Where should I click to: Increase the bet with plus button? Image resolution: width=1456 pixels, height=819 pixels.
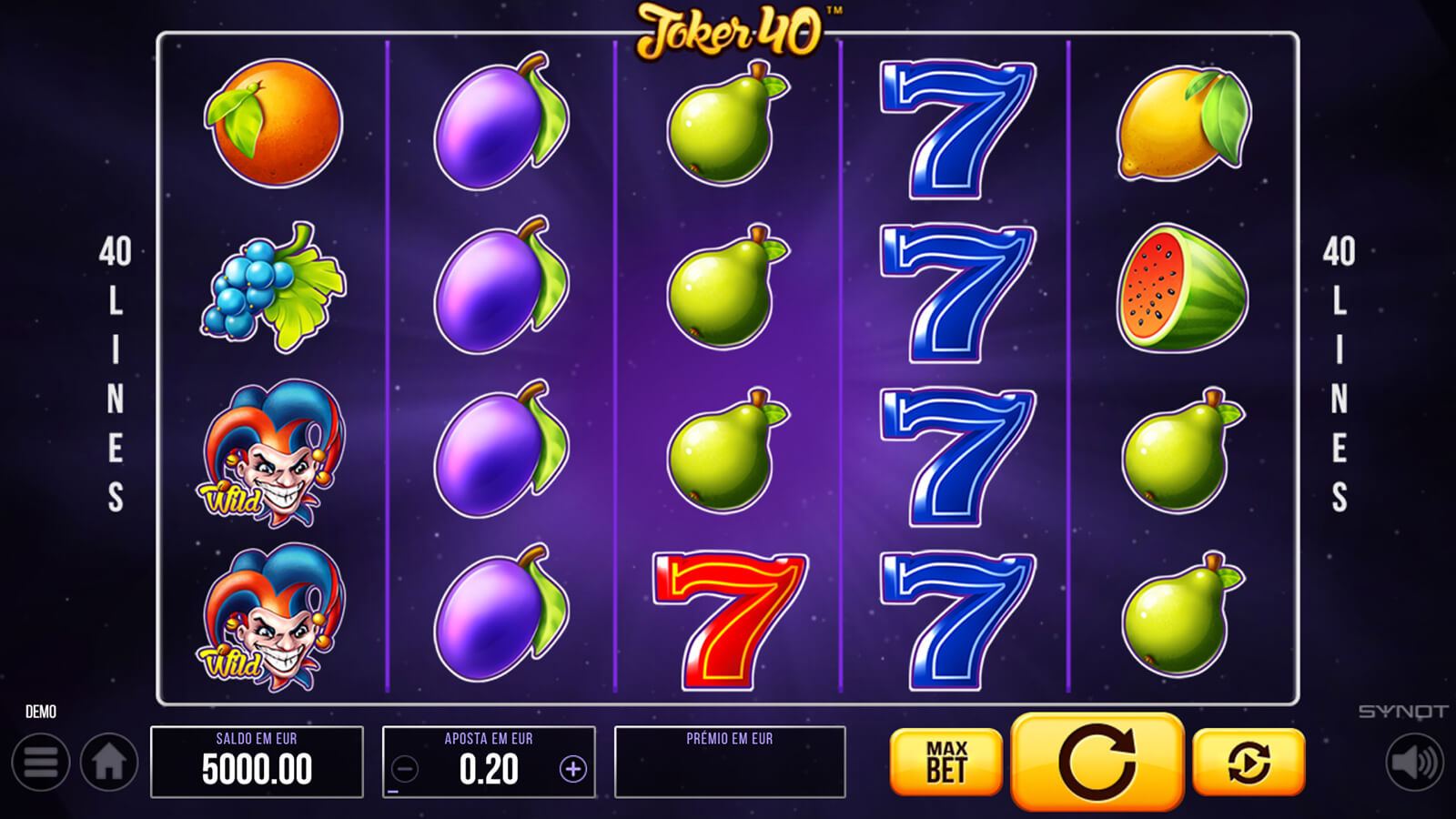(572, 770)
